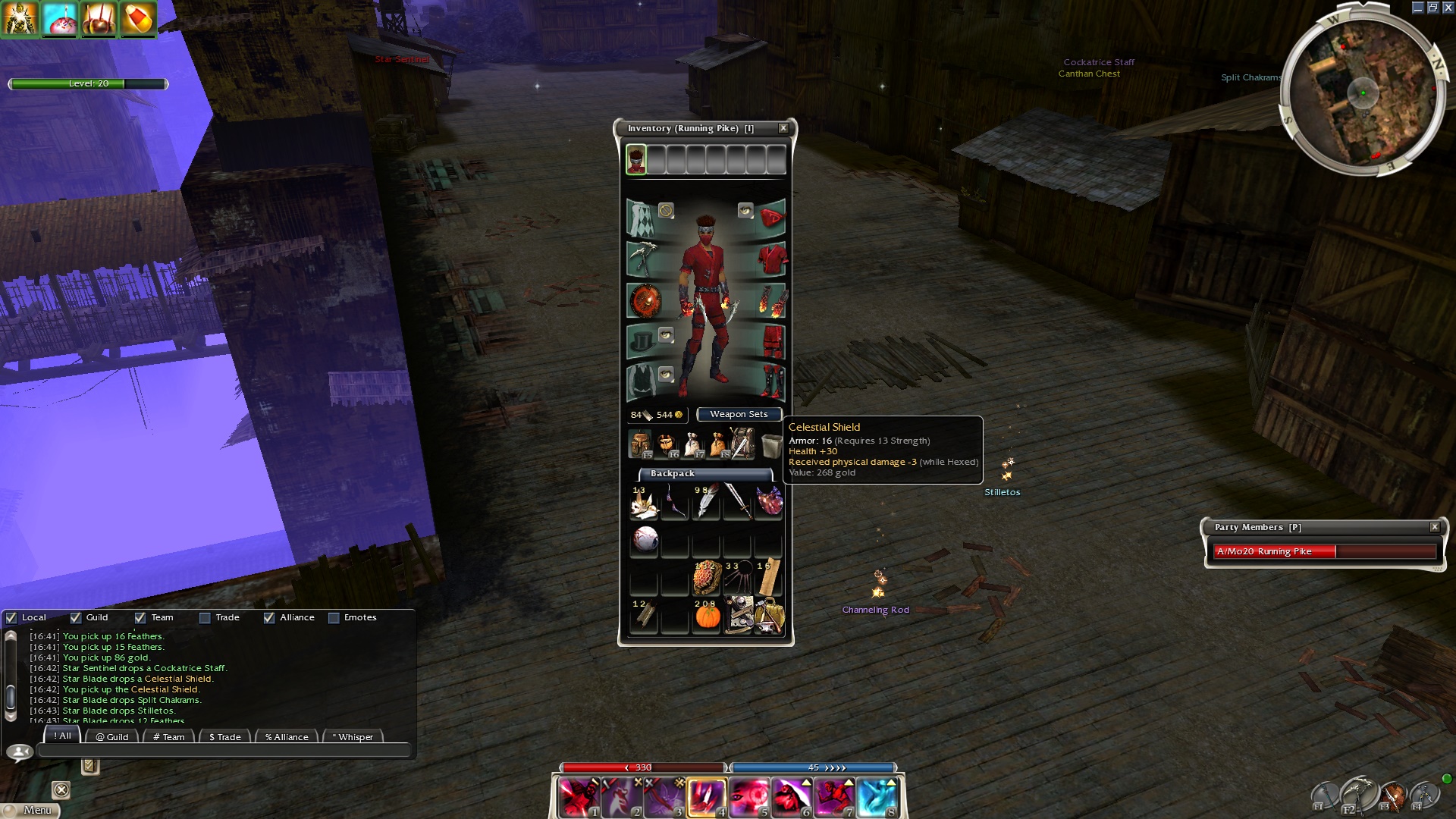Pick the eyeball item in the backpack
The height and width of the screenshot is (819, 1456).
645,539
